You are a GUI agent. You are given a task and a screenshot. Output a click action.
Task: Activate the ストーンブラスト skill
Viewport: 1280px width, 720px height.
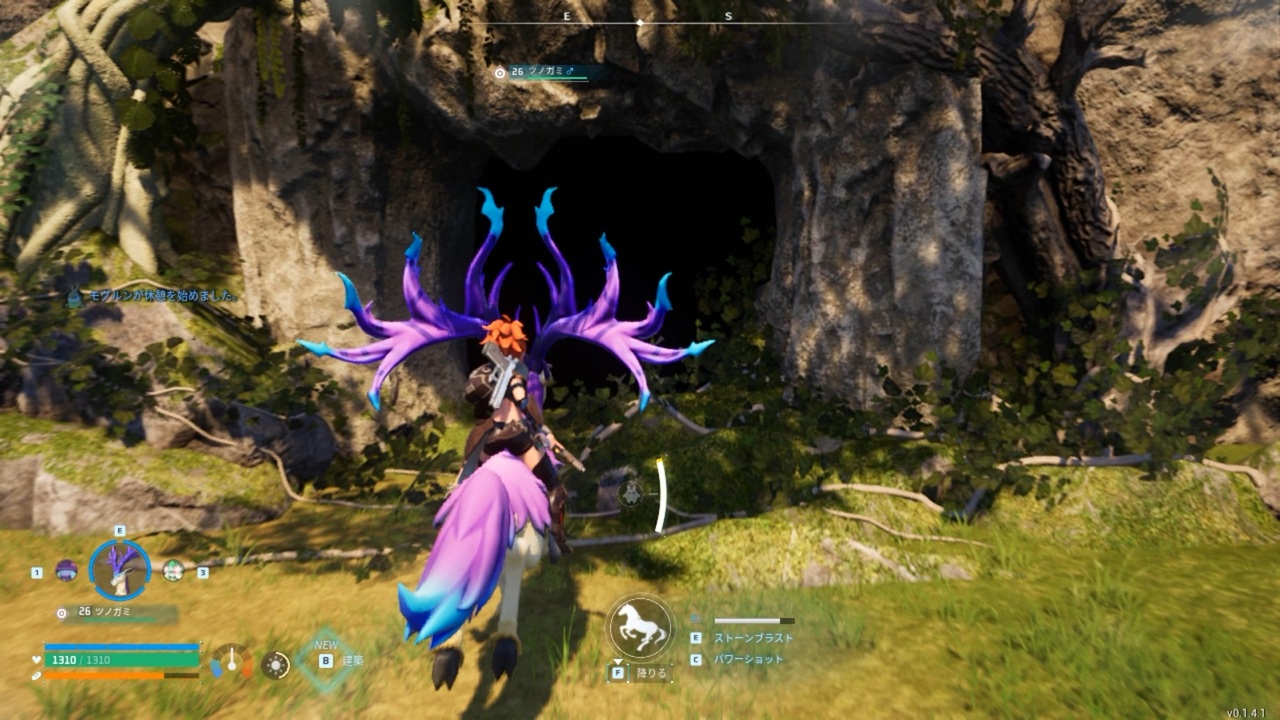[x=753, y=637]
